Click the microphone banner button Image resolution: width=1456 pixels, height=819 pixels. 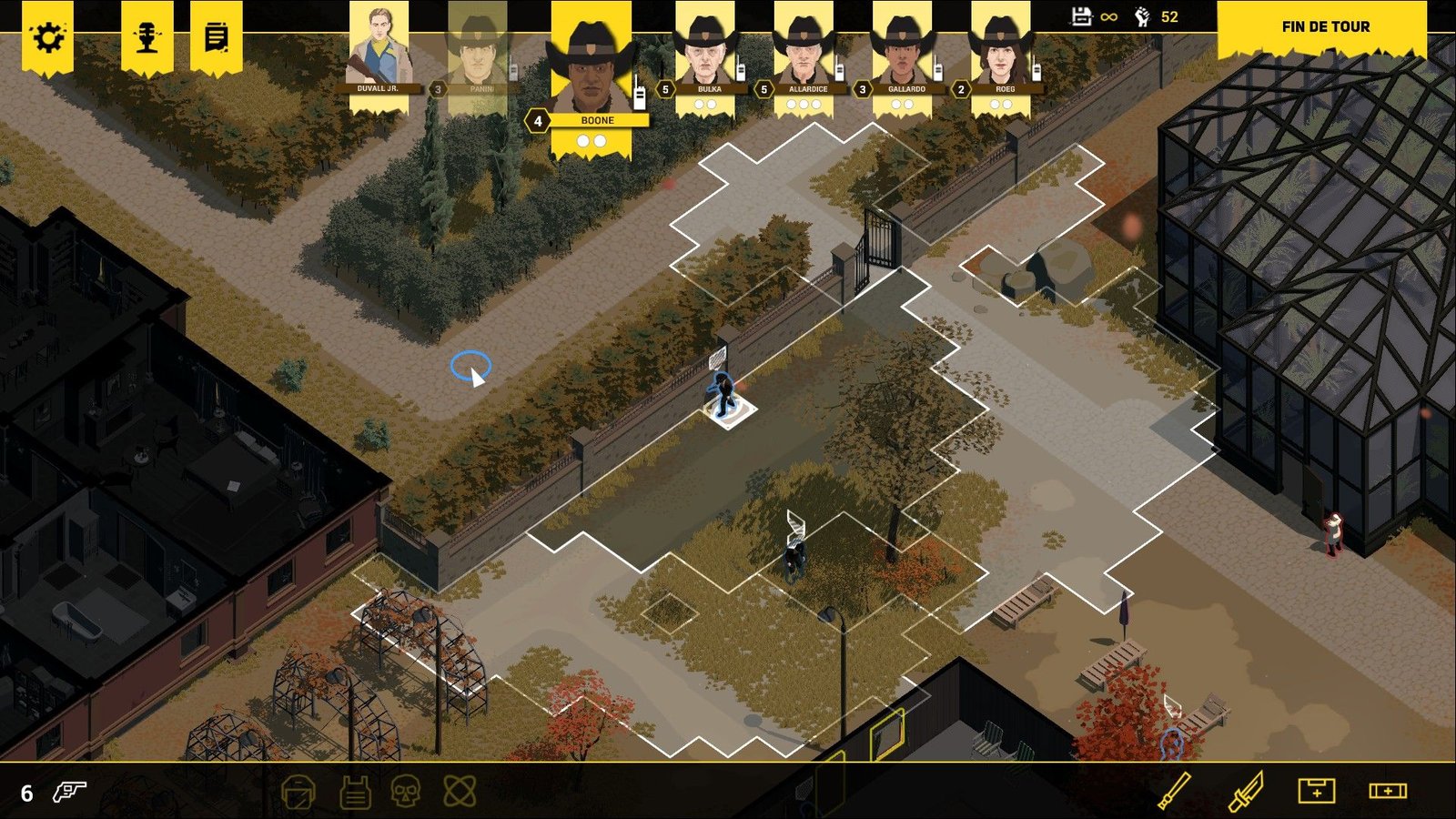click(x=147, y=38)
